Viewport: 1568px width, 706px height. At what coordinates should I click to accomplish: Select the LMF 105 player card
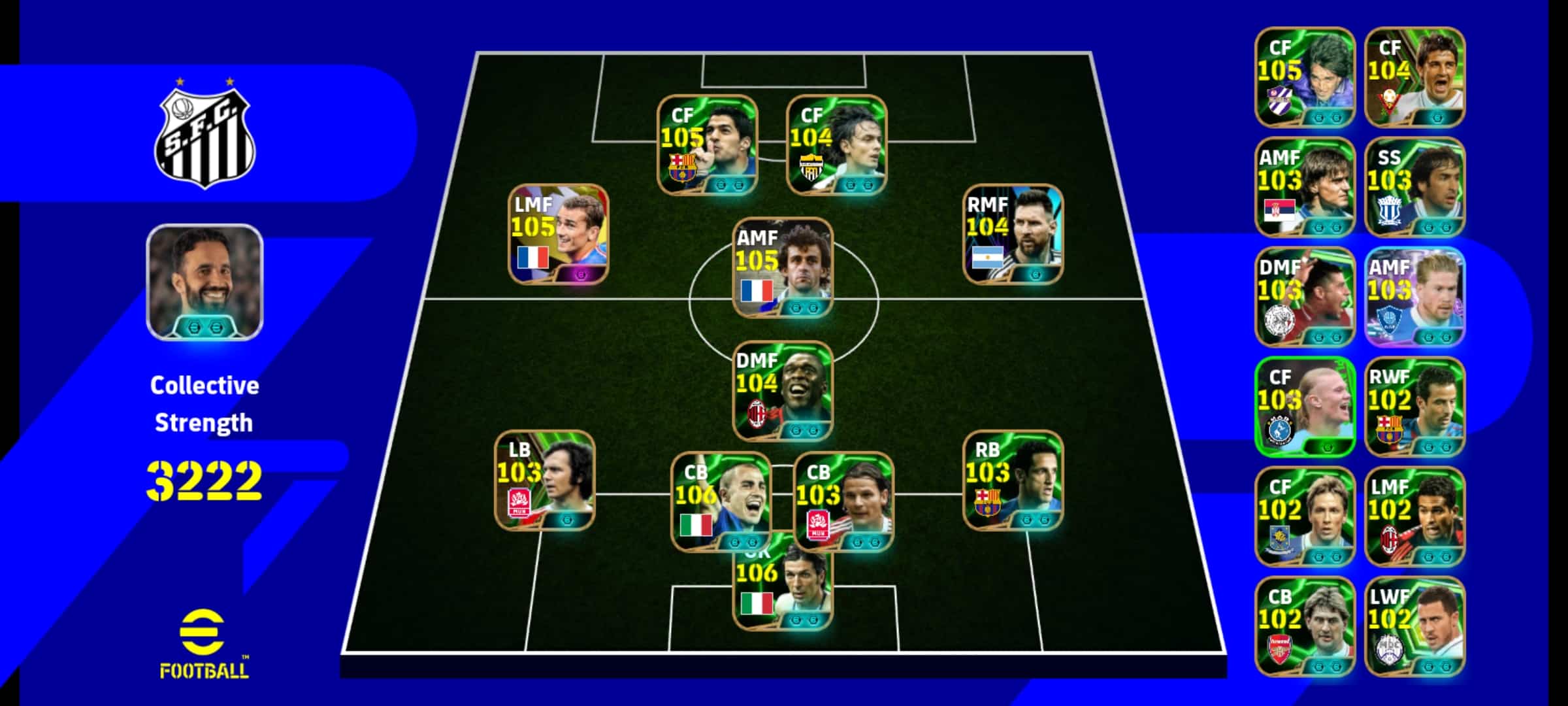(x=559, y=234)
